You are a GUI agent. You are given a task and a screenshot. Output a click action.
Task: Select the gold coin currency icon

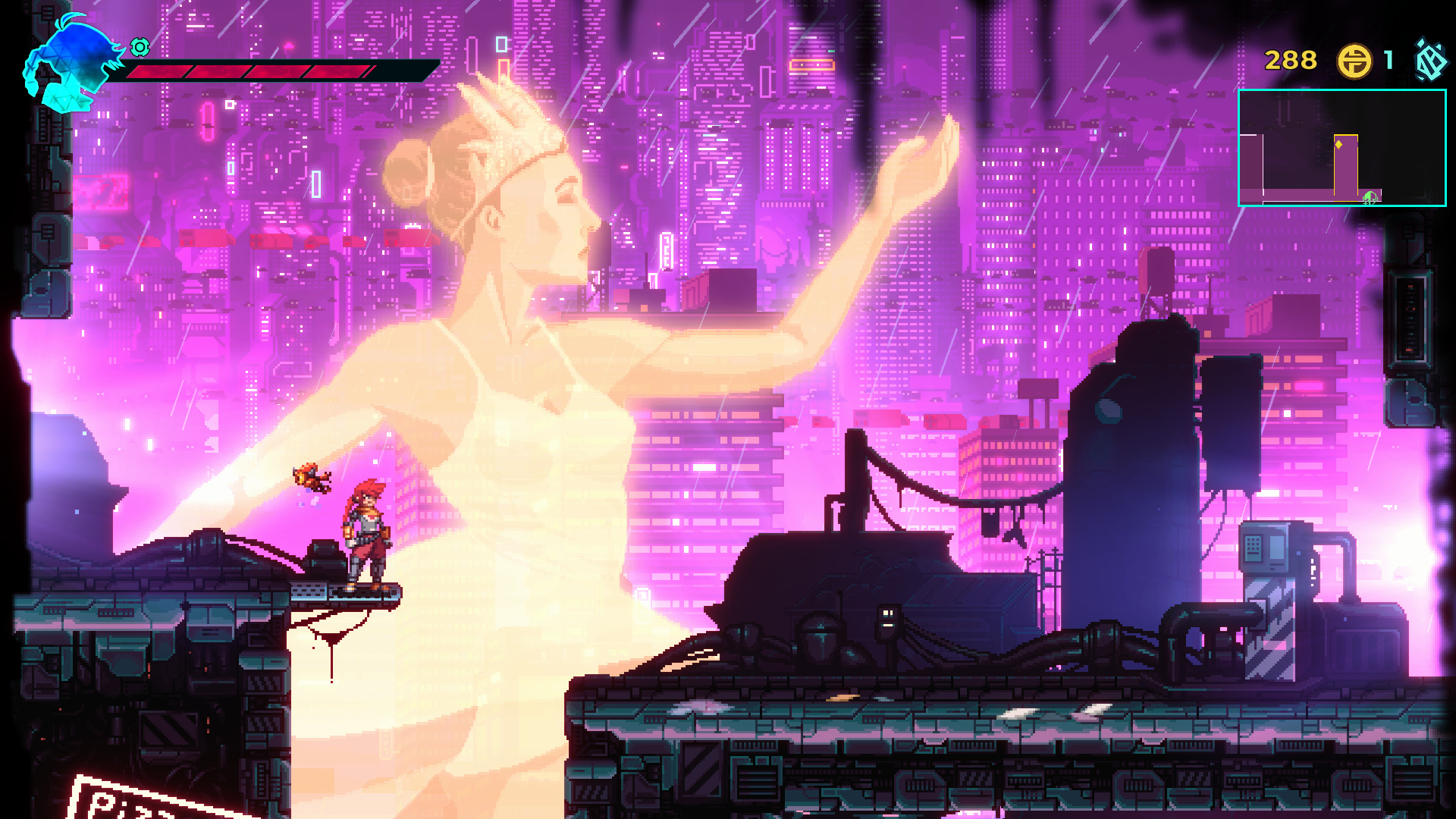[x=1354, y=61]
